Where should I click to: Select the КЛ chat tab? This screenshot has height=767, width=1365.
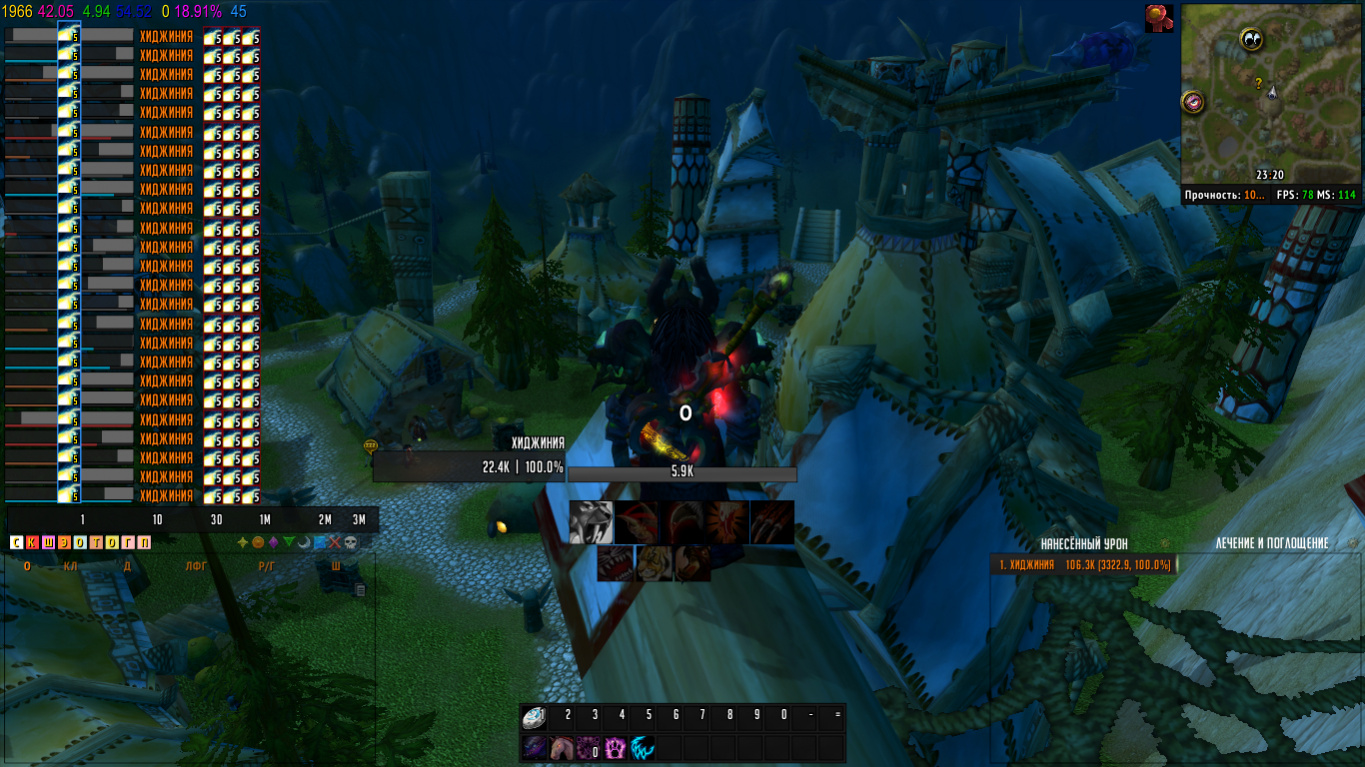point(70,566)
